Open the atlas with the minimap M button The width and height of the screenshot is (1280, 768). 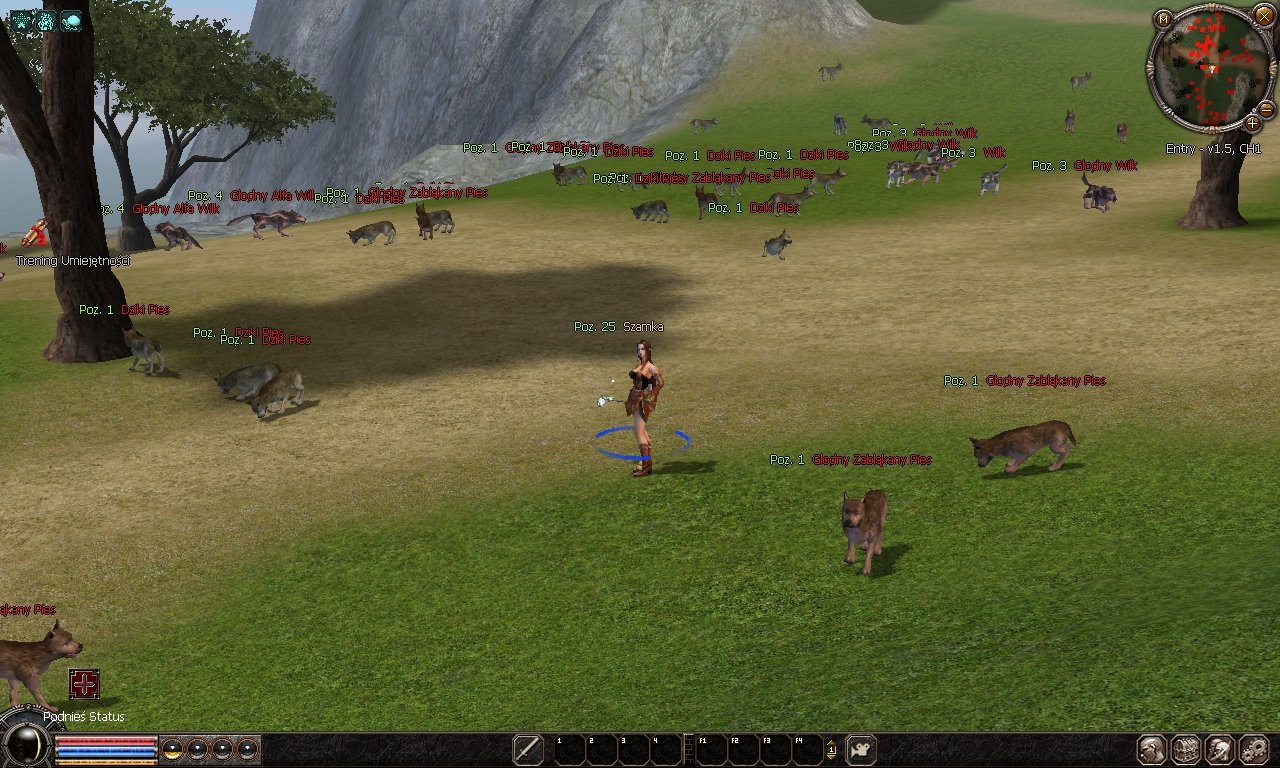click(x=1162, y=19)
